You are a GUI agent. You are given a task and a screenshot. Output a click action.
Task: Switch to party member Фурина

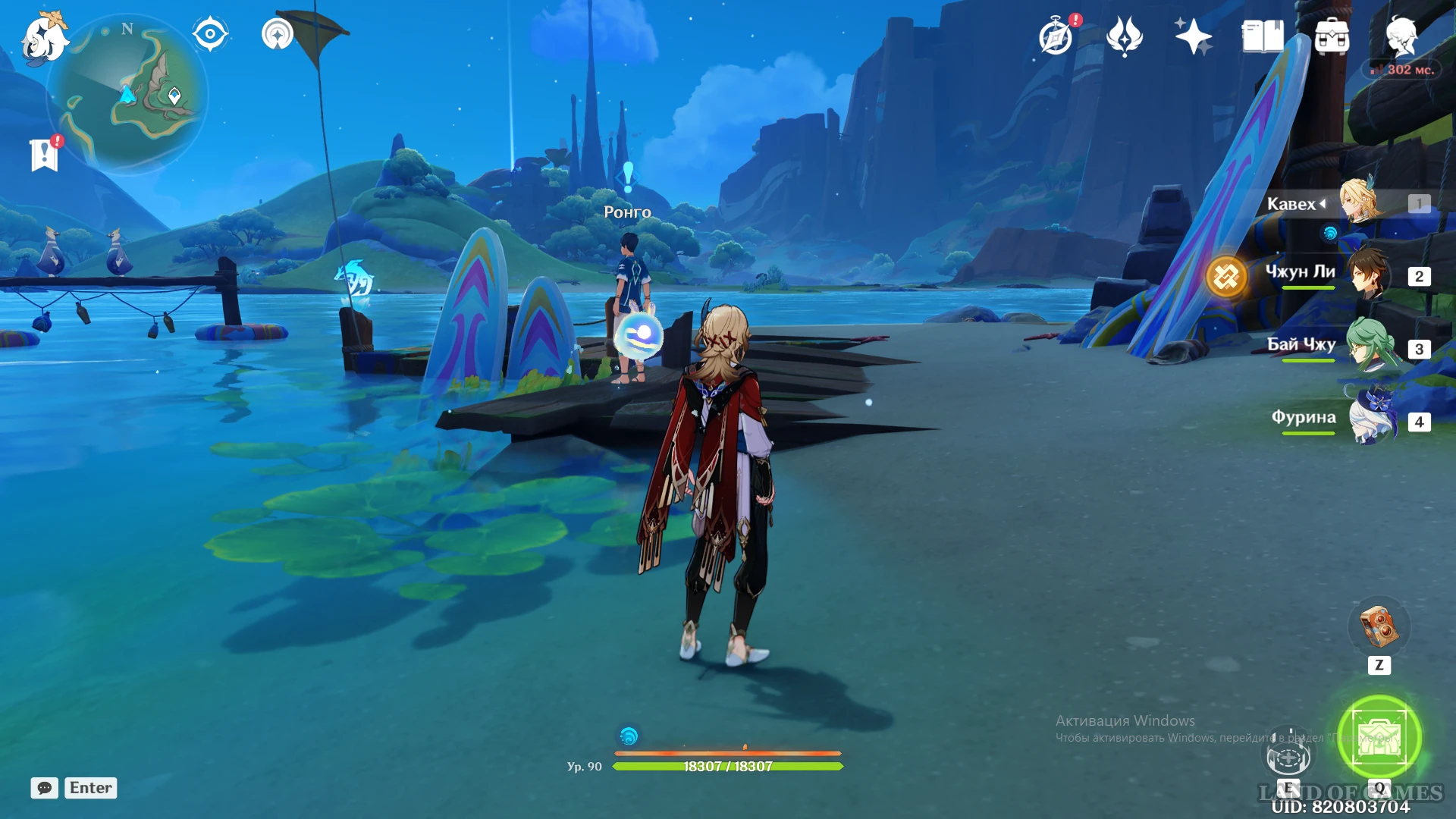tap(1371, 419)
